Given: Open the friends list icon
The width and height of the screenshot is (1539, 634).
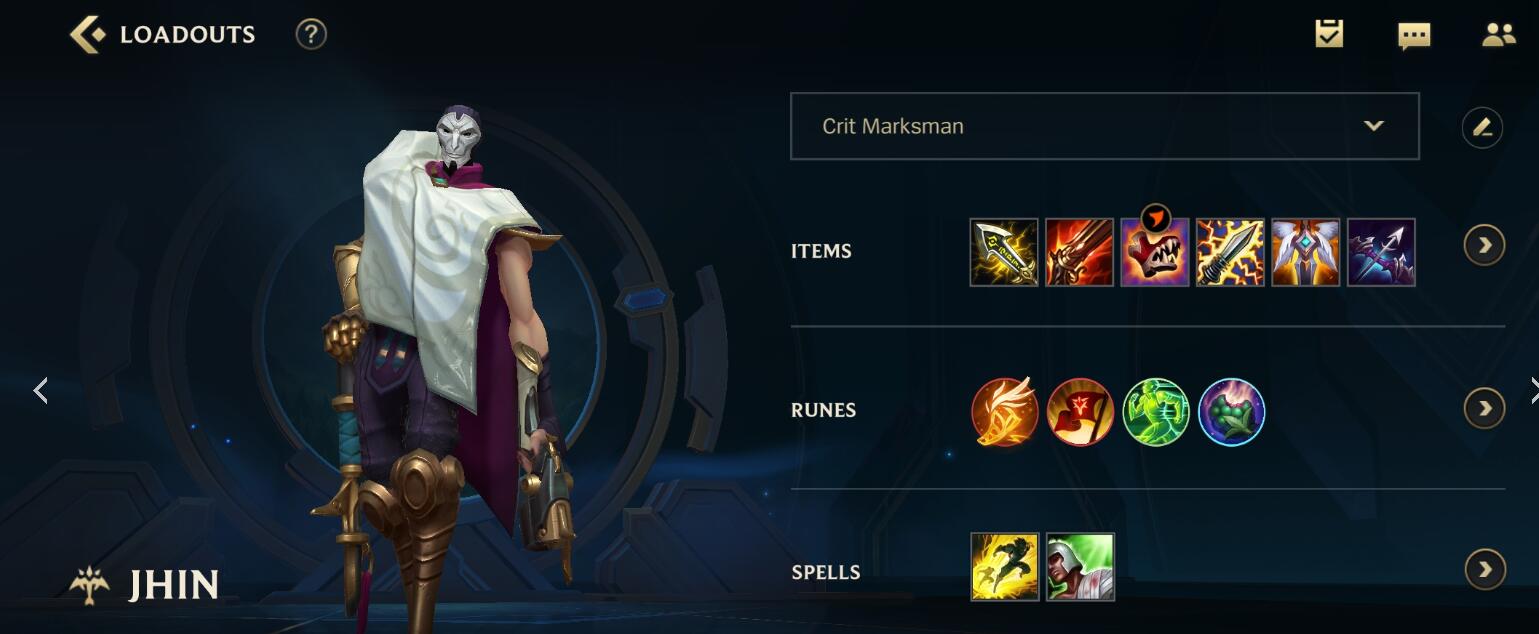Looking at the screenshot, I should coord(1498,35).
